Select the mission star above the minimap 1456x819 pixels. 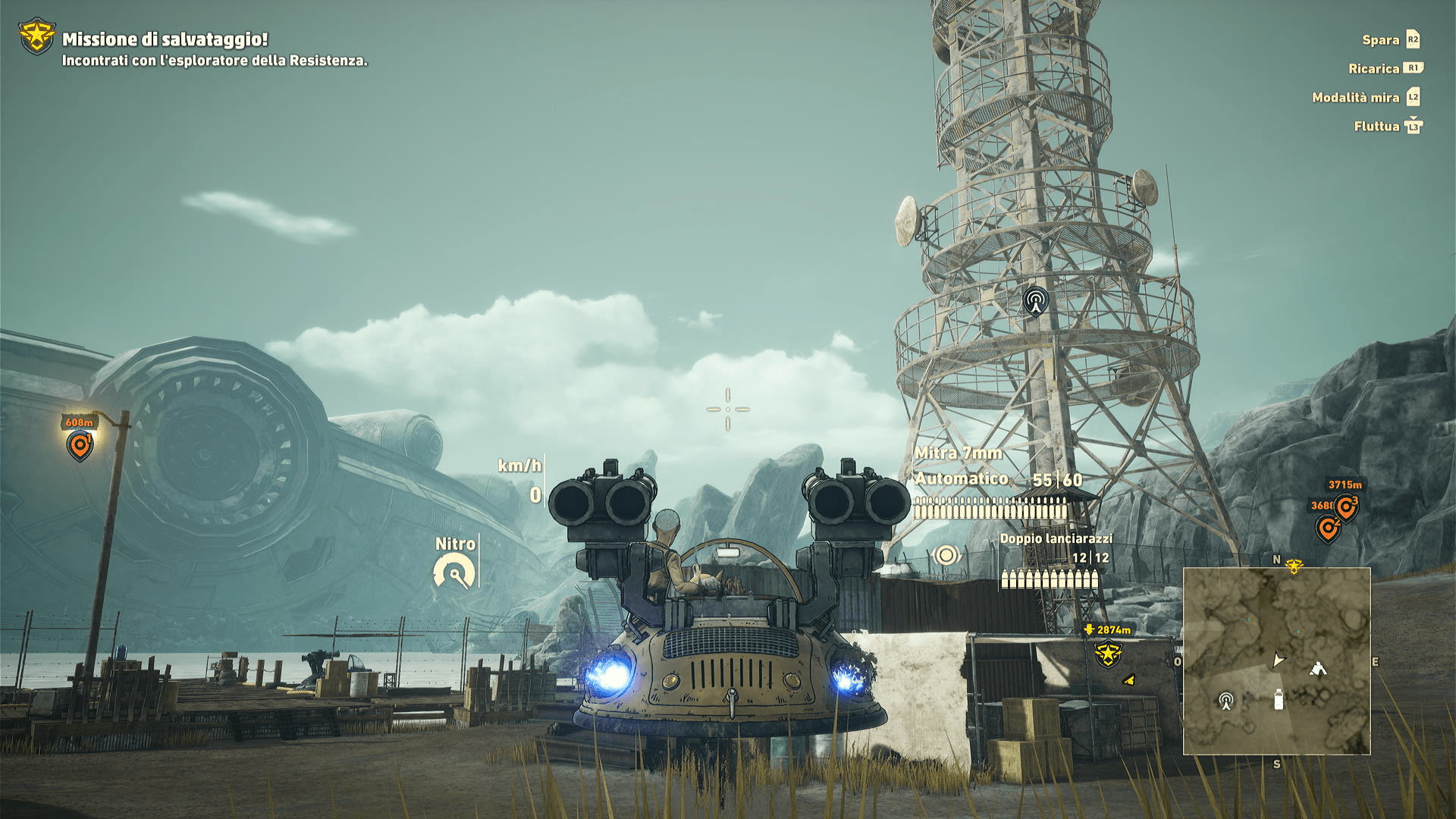[1294, 566]
